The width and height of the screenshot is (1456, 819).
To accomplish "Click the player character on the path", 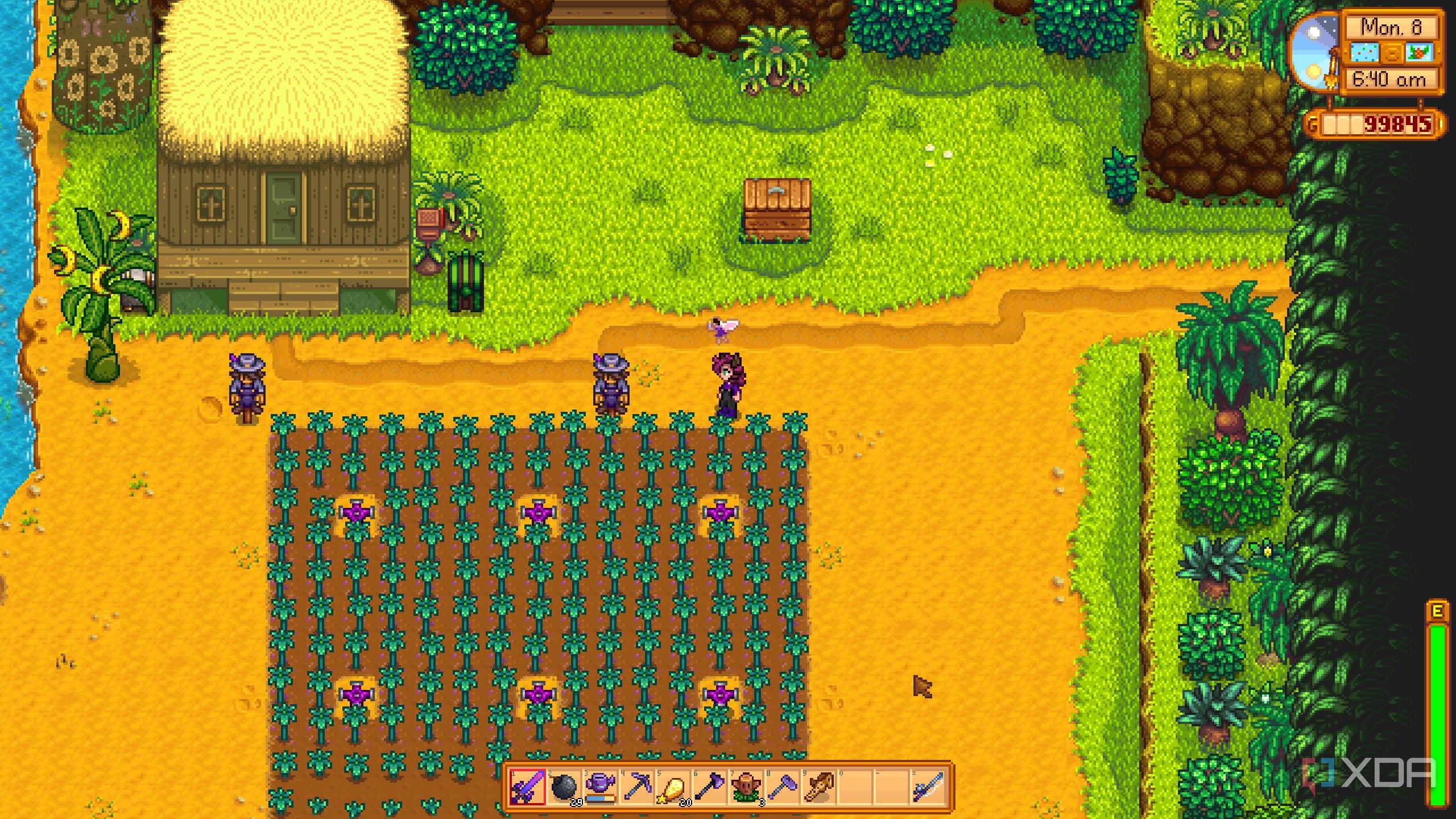I will coord(728,387).
